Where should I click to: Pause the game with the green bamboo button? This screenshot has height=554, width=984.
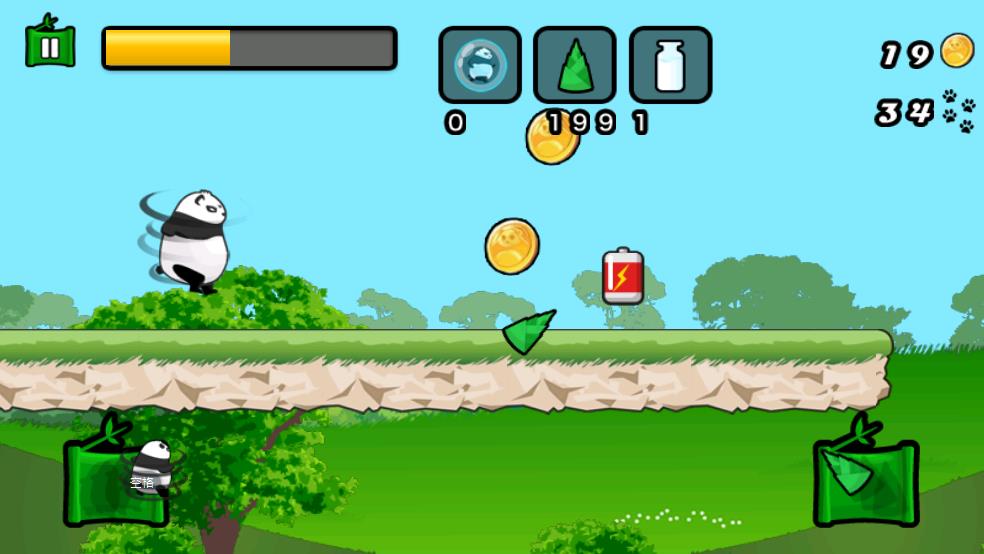(50, 45)
